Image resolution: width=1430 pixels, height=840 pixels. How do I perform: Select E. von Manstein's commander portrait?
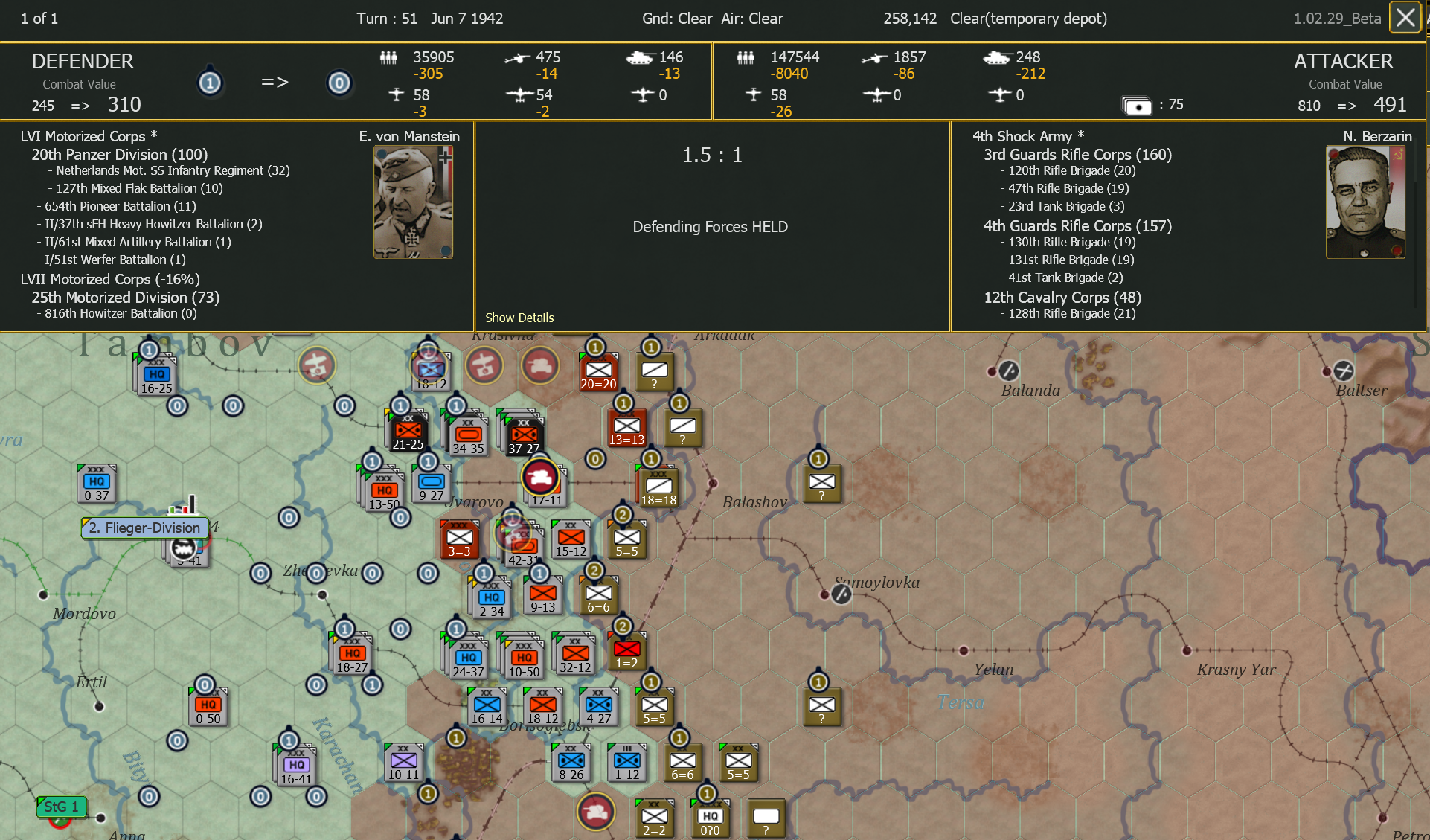point(412,201)
